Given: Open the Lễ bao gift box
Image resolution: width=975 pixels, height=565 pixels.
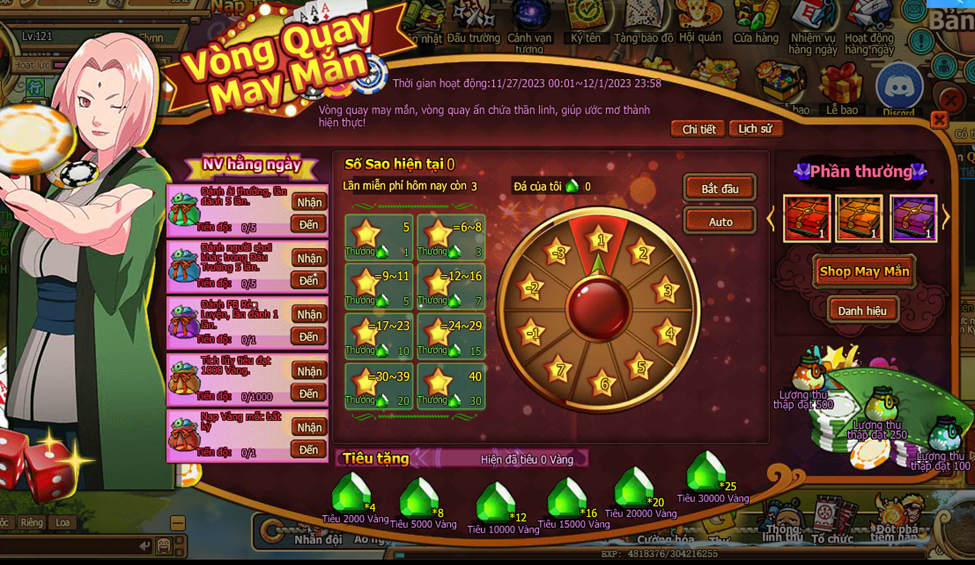Looking at the screenshot, I should click(841, 85).
